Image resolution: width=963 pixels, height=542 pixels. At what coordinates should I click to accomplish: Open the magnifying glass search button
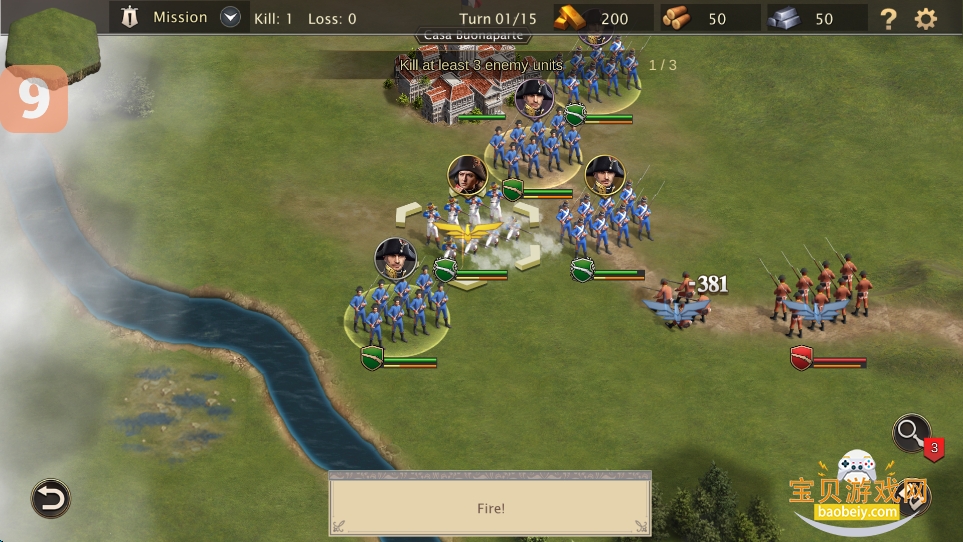[x=911, y=433]
